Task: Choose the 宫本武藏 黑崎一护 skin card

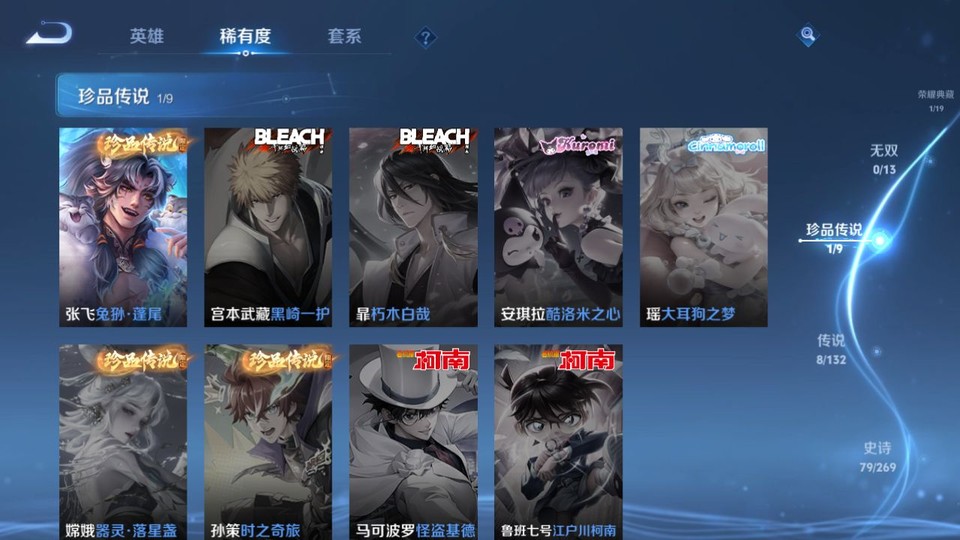Action: (x=268, y=227)
